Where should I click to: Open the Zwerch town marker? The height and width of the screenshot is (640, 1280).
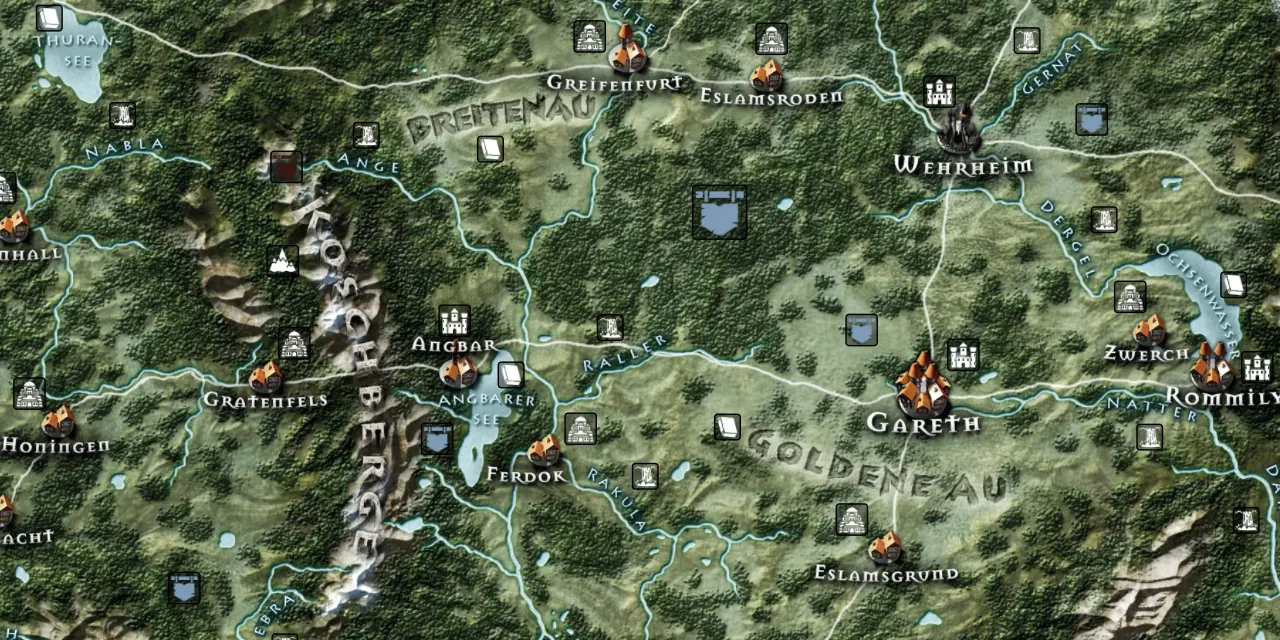pyautogui.click(x=1149, y=330)
